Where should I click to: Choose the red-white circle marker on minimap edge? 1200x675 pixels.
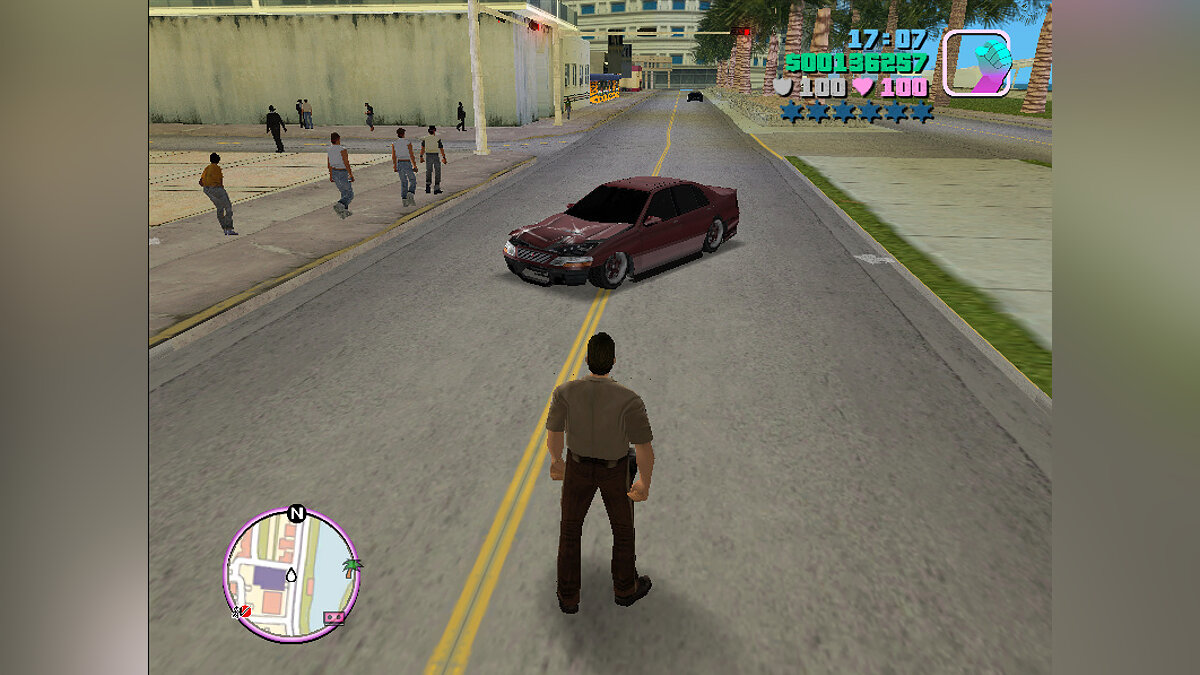[x=243, y=610]
